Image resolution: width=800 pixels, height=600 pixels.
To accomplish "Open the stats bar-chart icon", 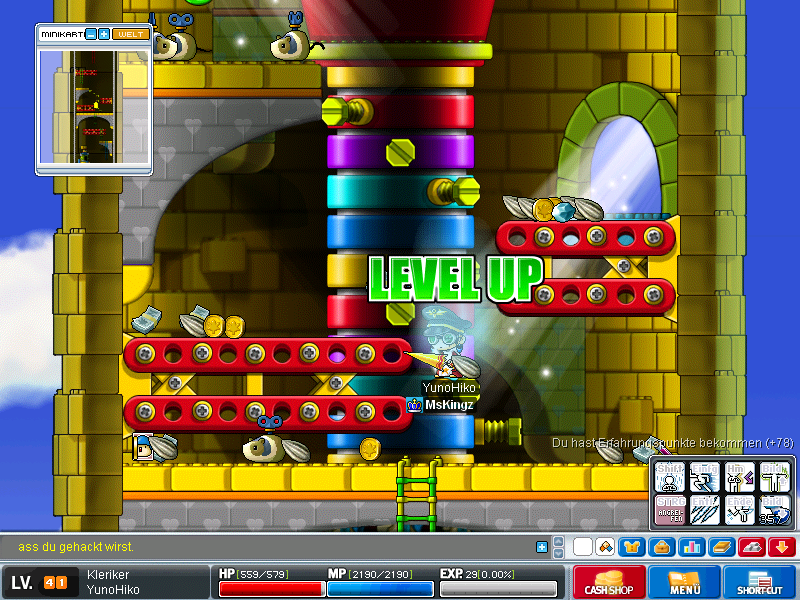I will point(691,547).
